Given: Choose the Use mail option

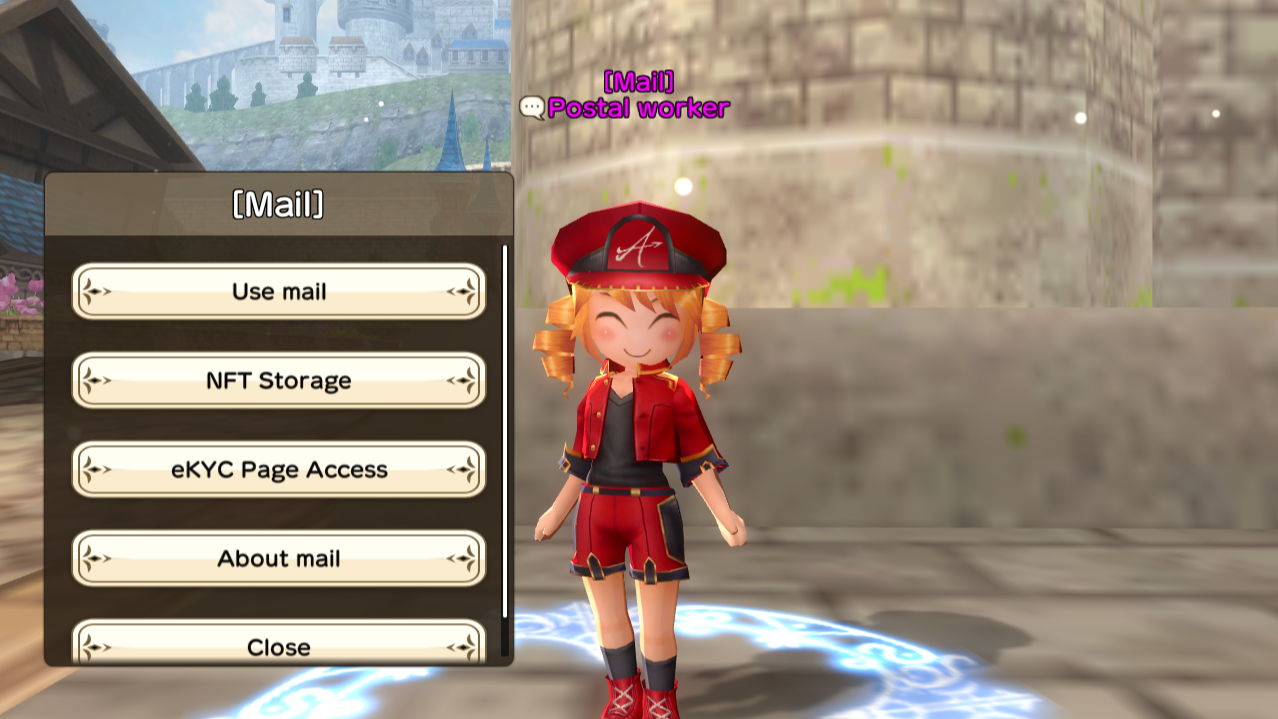Looking at the screenshot, I should click(278, 291).
